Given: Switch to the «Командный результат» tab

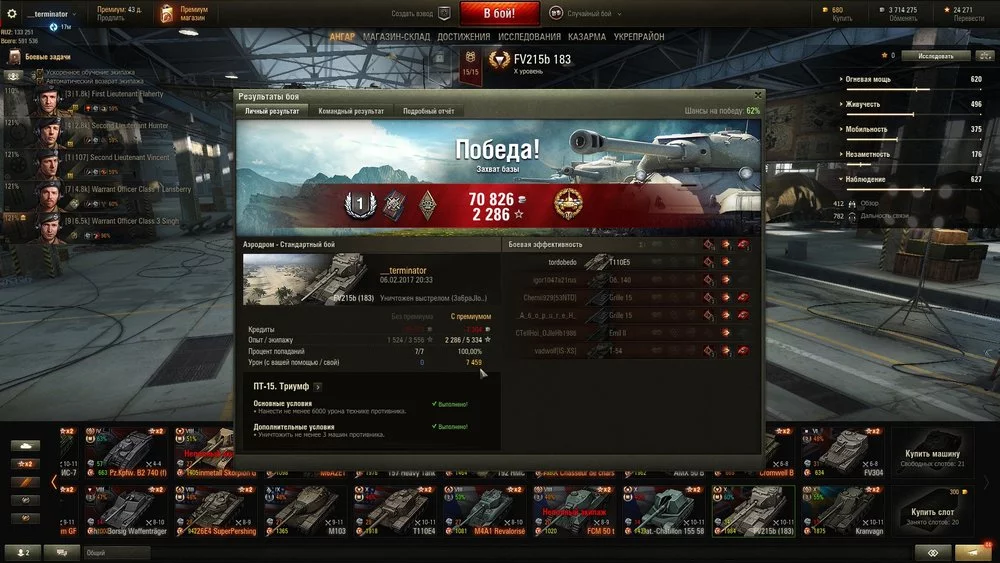Looking at the screenshot, I should coord(348,111).
